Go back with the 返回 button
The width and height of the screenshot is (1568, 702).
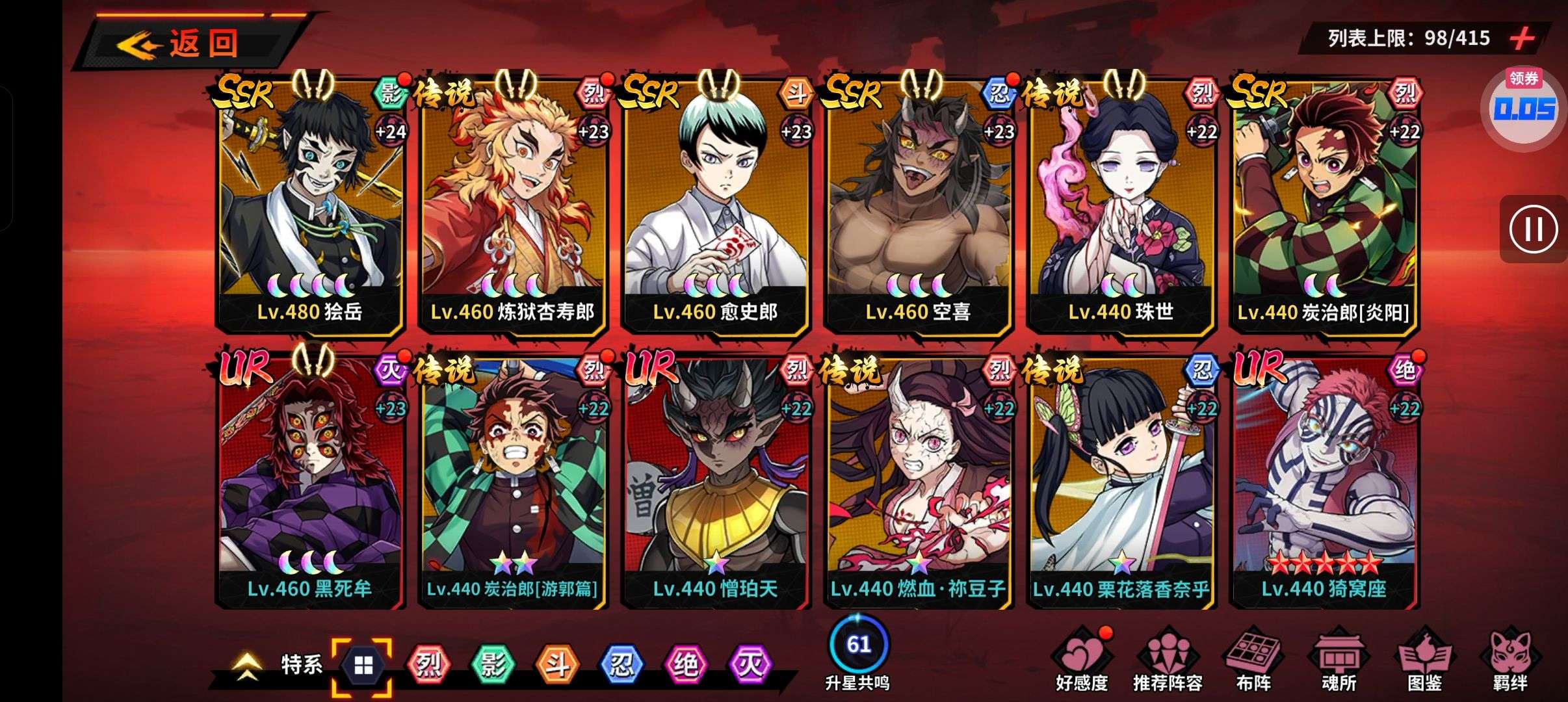coord(189,43)
